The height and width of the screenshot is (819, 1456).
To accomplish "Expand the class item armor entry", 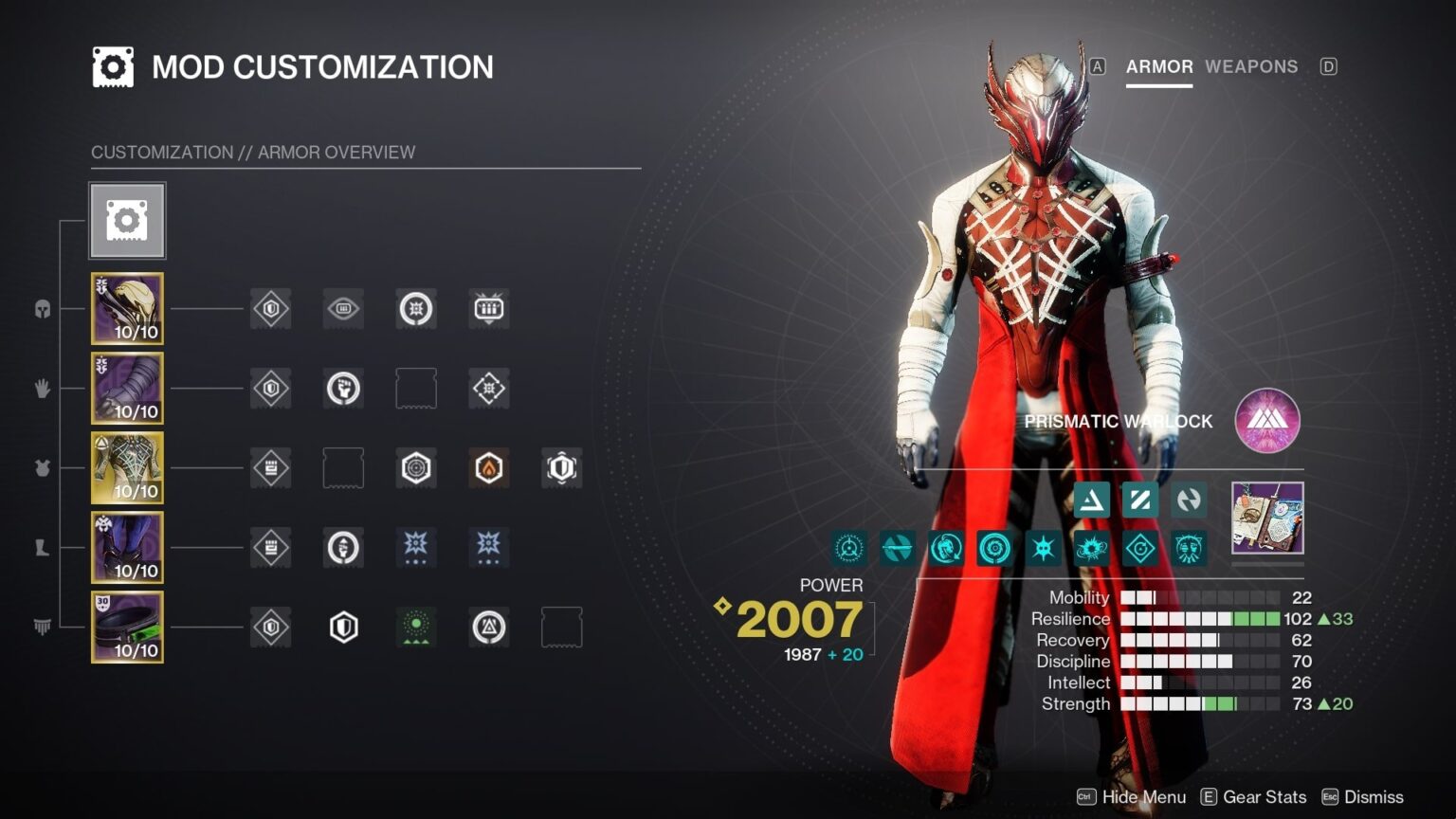I will point(127,626).
